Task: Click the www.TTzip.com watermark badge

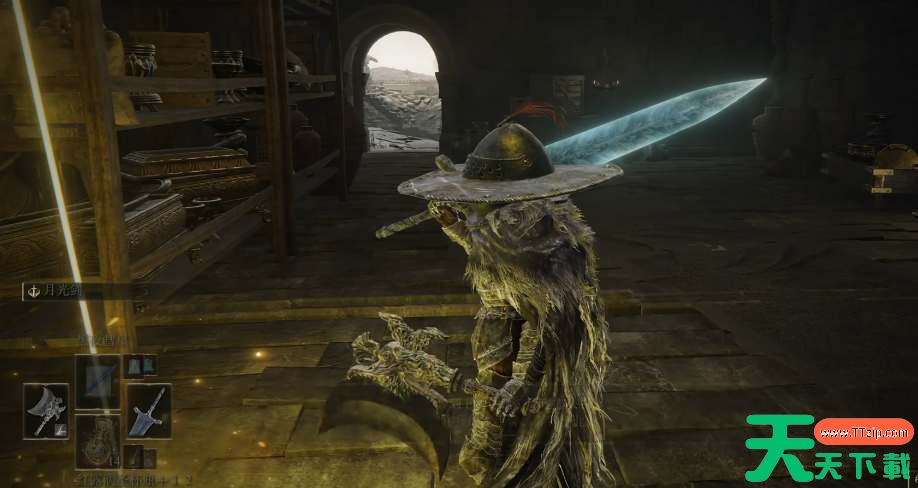Action: coord(864,432)
